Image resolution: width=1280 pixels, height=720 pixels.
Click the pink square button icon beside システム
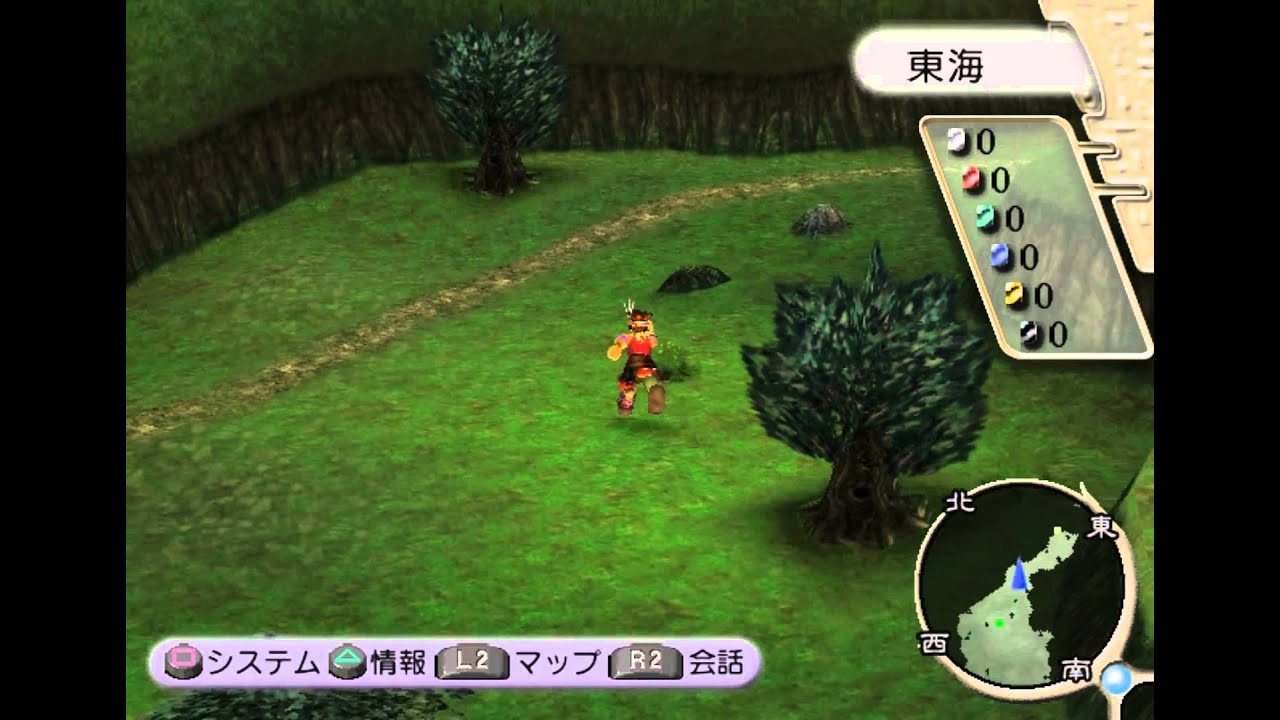pos(185,659)
